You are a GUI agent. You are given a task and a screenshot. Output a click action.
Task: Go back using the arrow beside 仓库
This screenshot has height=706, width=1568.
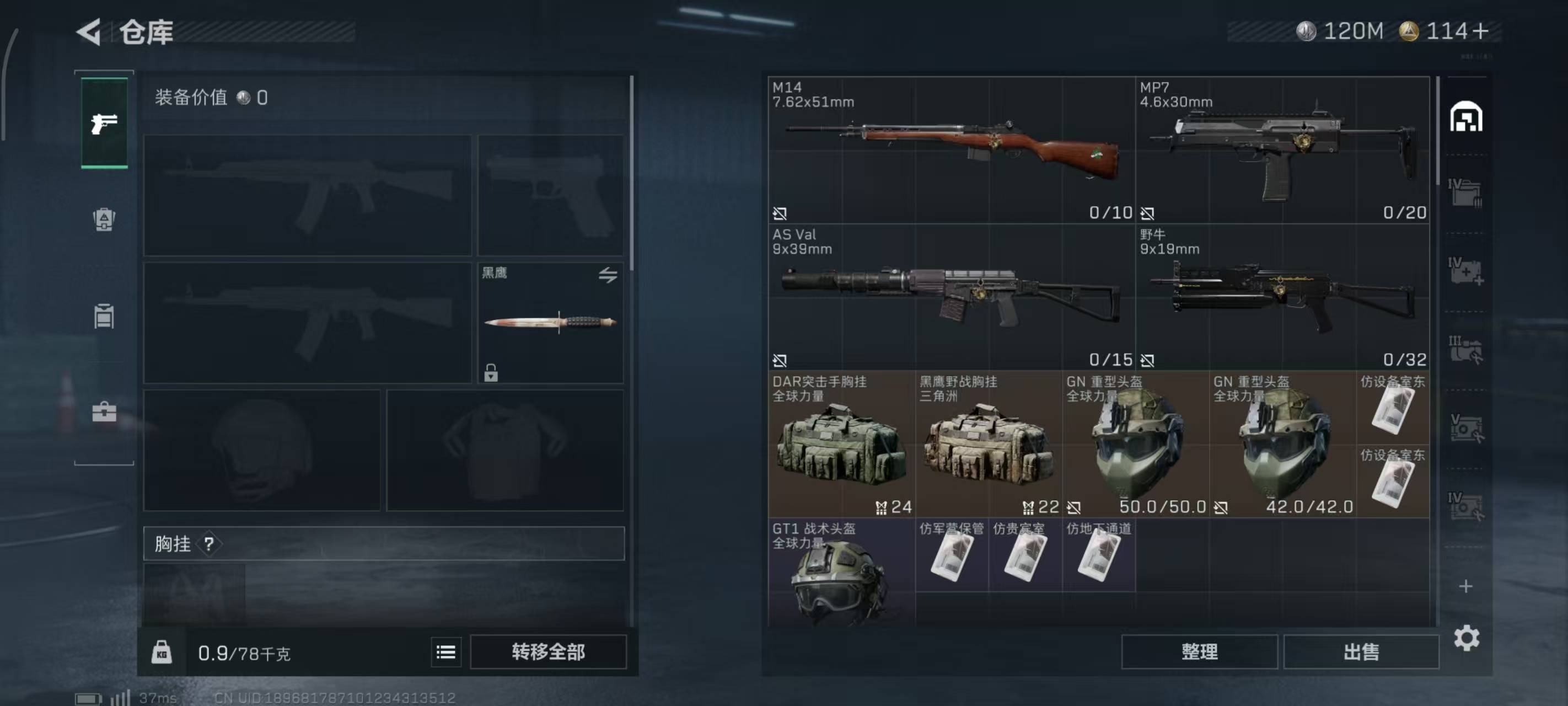(89, 31)
